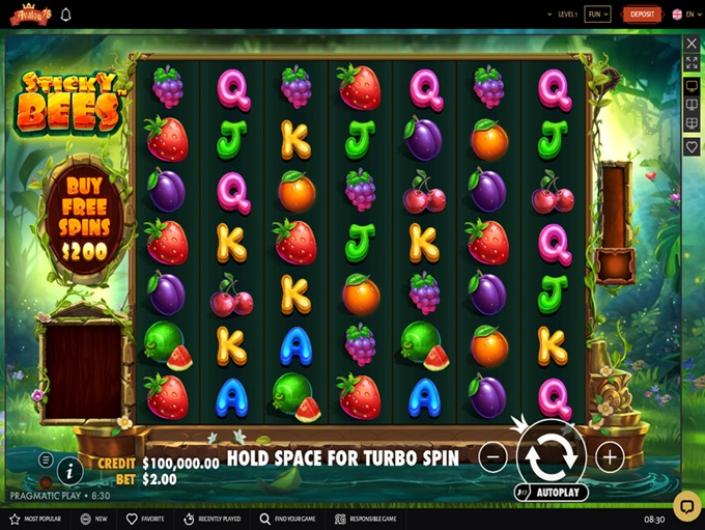Toggle fullscreen mode
This screenshot has width=705, height=530.
[x=691, y=63]
